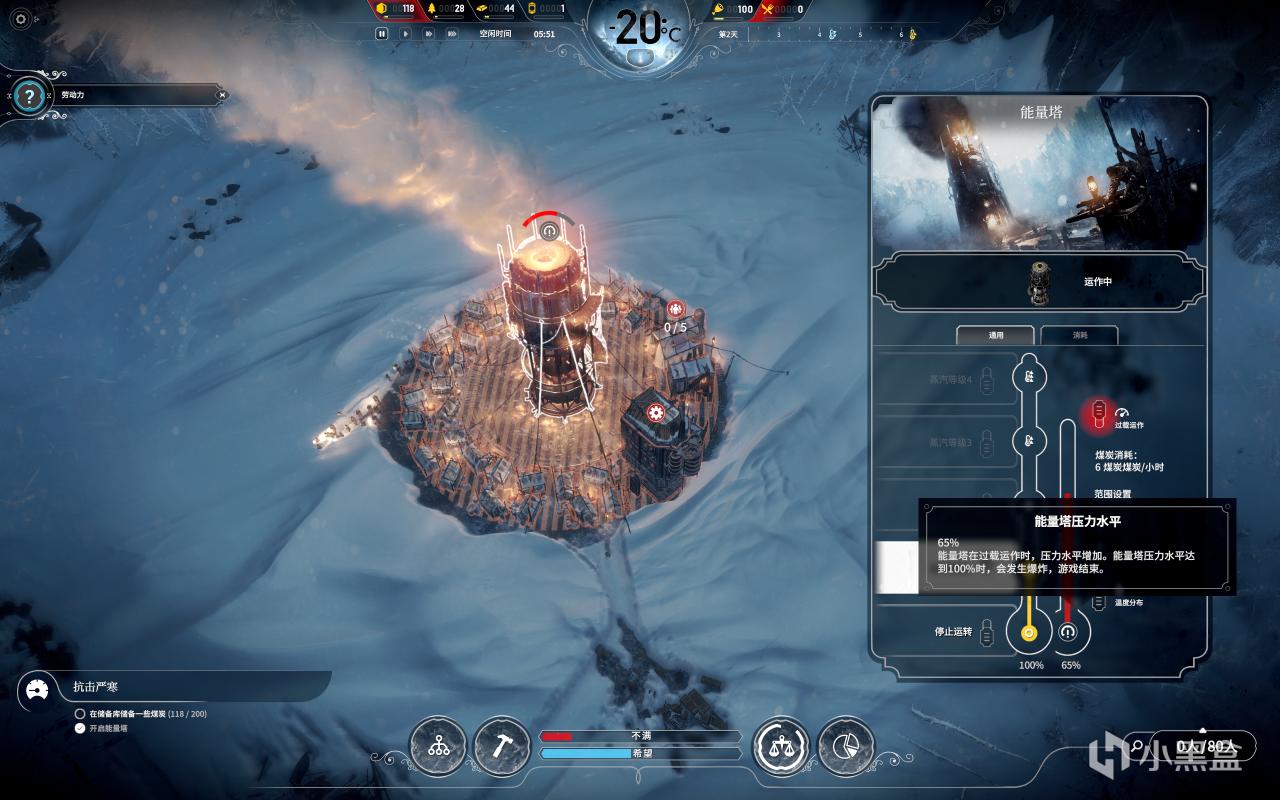The image size is (1280, 800).
Task: Close the 劳动力 hint banner
Action: [x=222, y=95]
